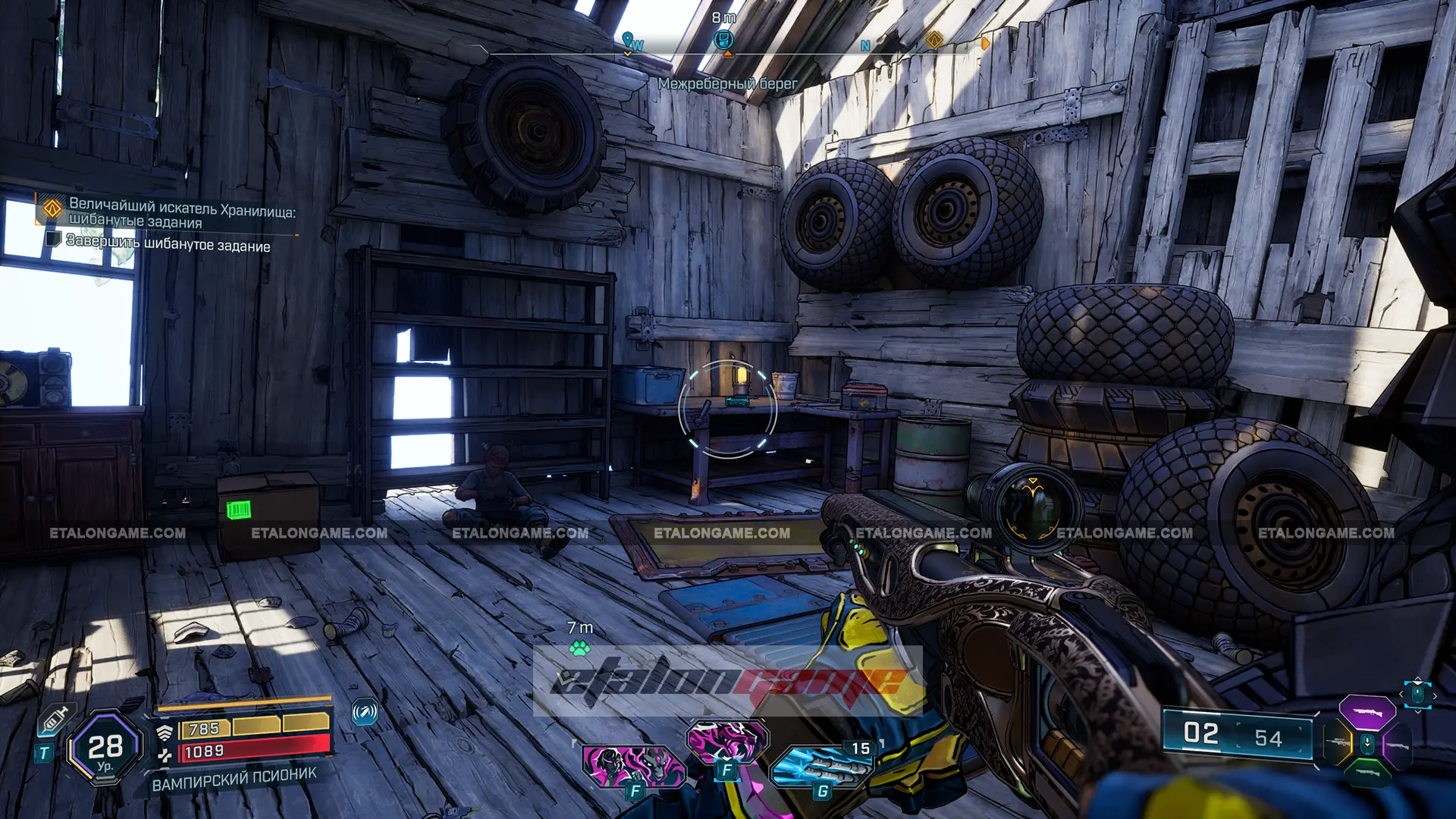Click the green paw companion marker
The image size is (1456, 819).
click(580, 648)
